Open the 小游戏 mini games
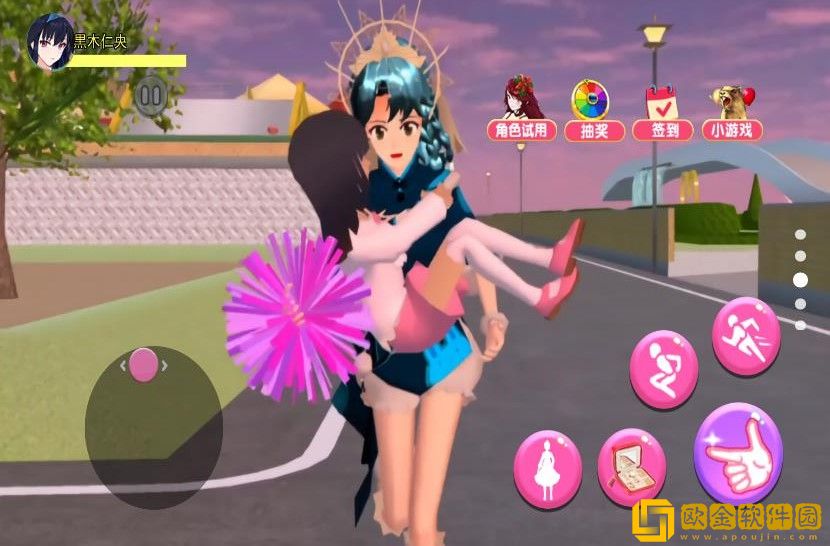The height and width of the screenshot is (546, 830). point(731,109)
